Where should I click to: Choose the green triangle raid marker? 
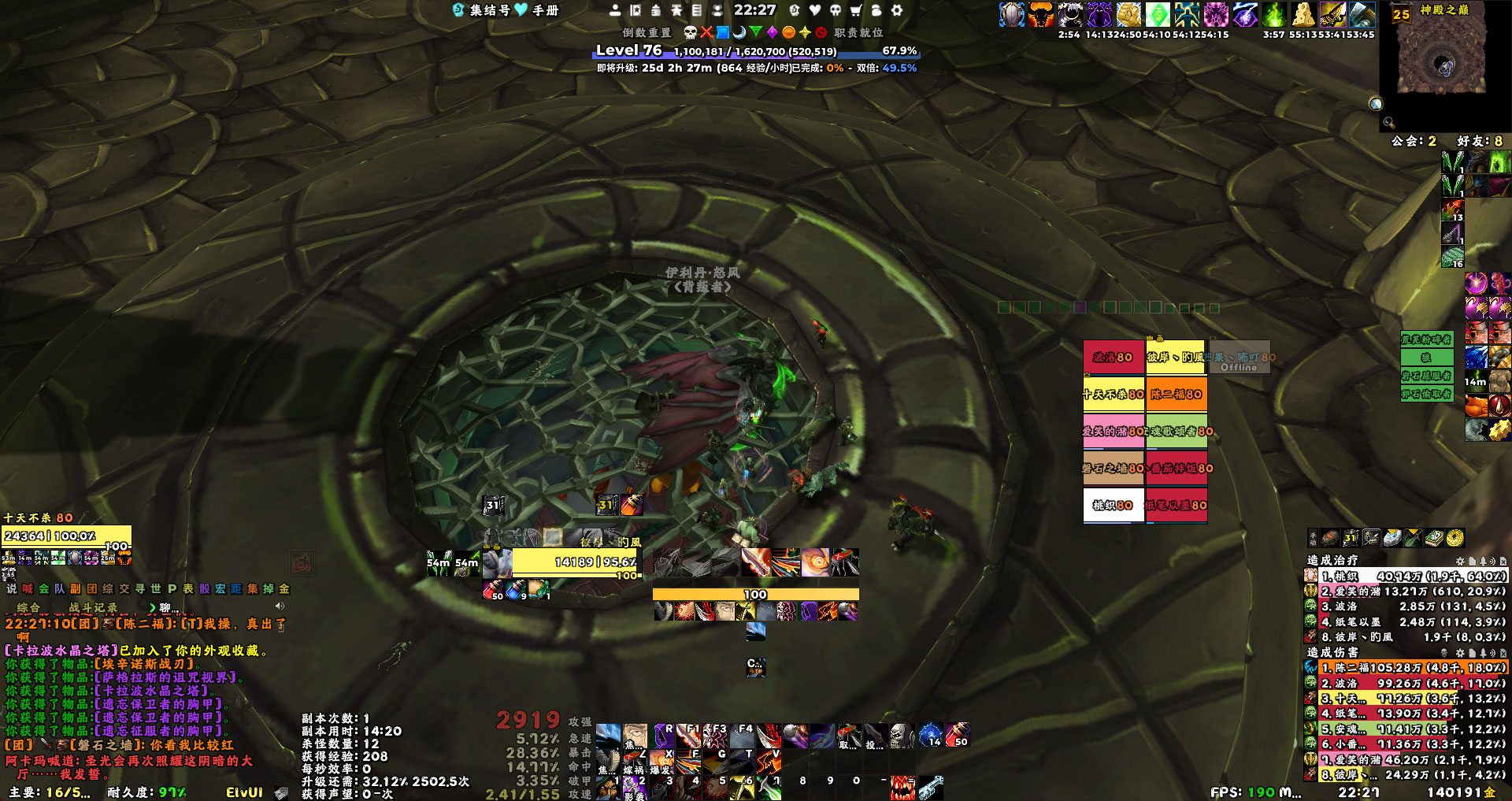tap(756, 32)
